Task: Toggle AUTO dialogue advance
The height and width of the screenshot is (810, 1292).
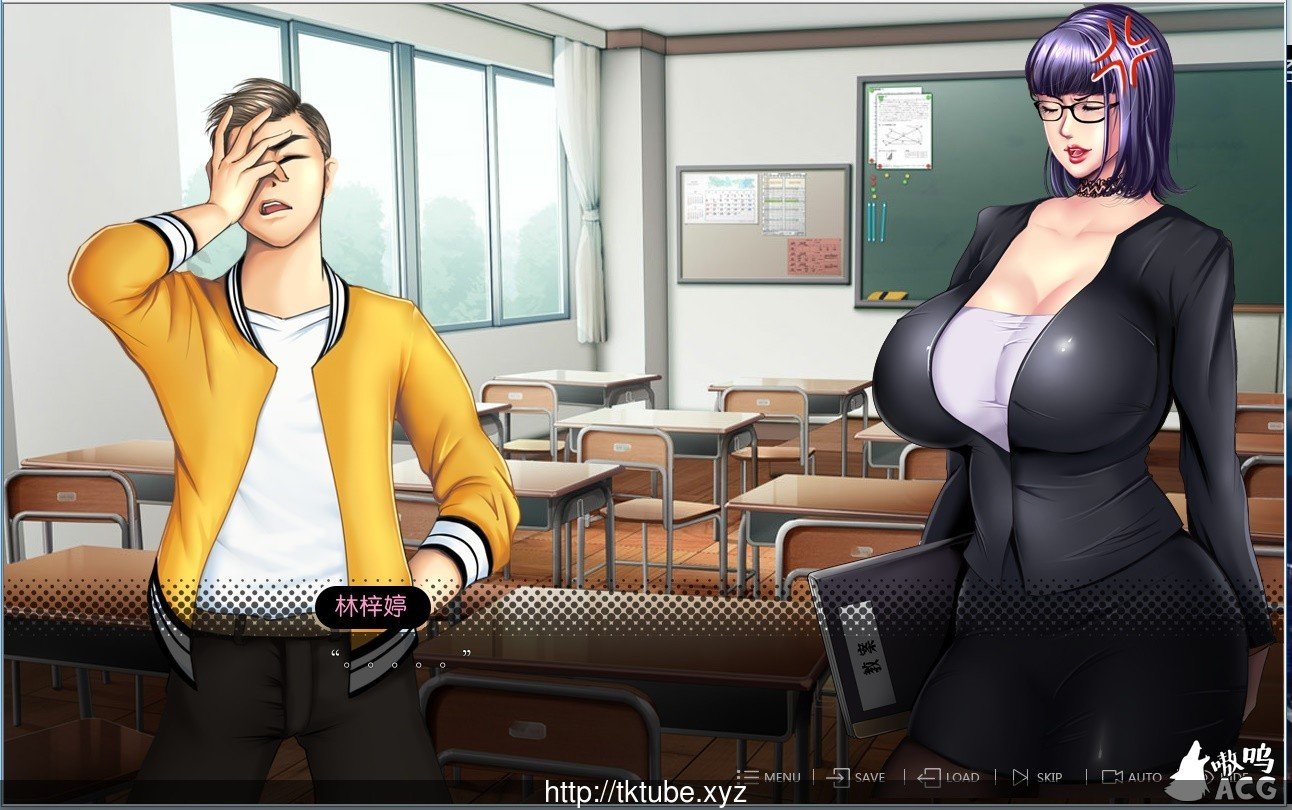Action: pyautogui.click(x=1132, y=777)
